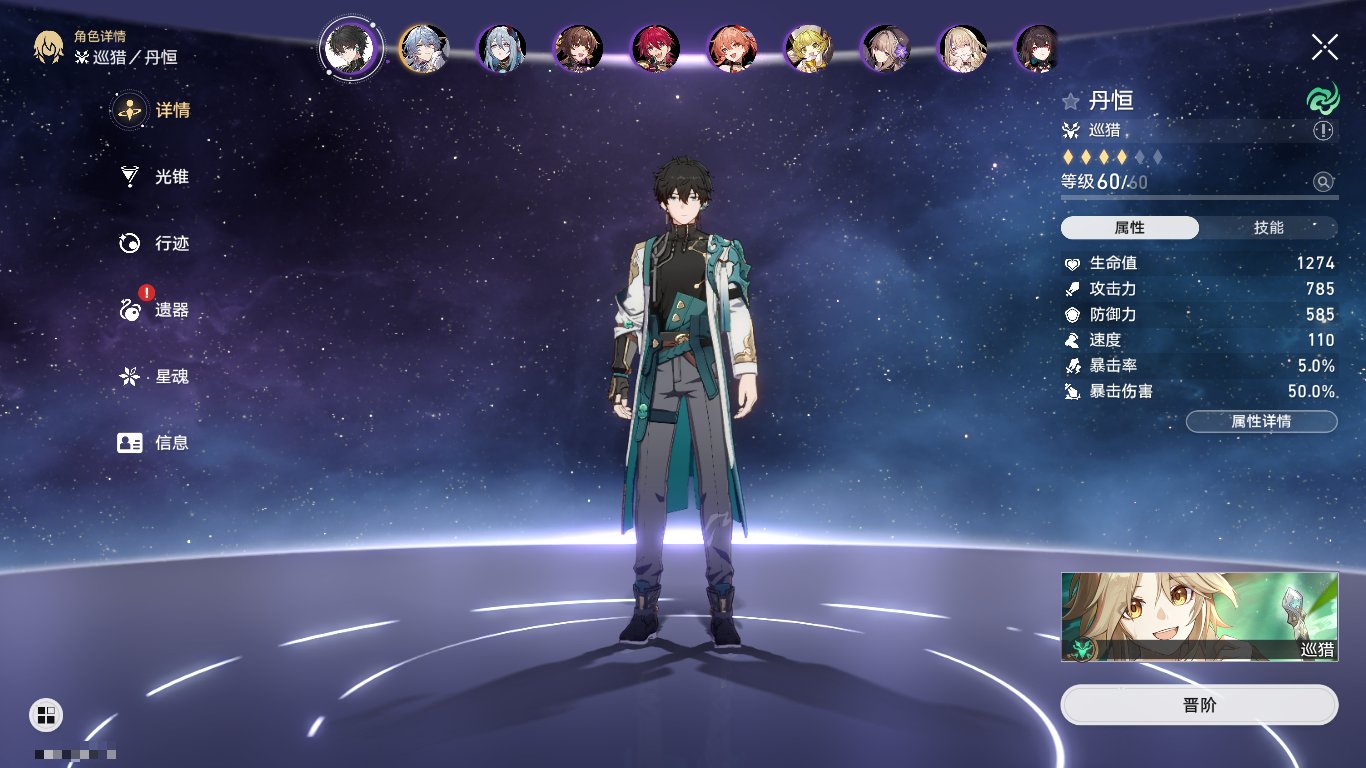The image size is (1366, 768).
Task: Click the 晋阶 ascend button
Action: point(1199,705)
